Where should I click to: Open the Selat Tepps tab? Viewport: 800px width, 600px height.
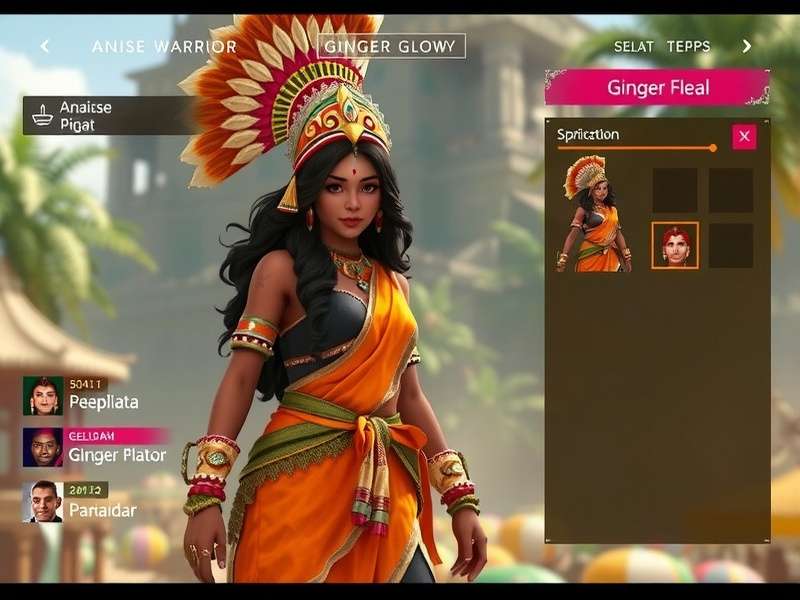tap(661, 46)
